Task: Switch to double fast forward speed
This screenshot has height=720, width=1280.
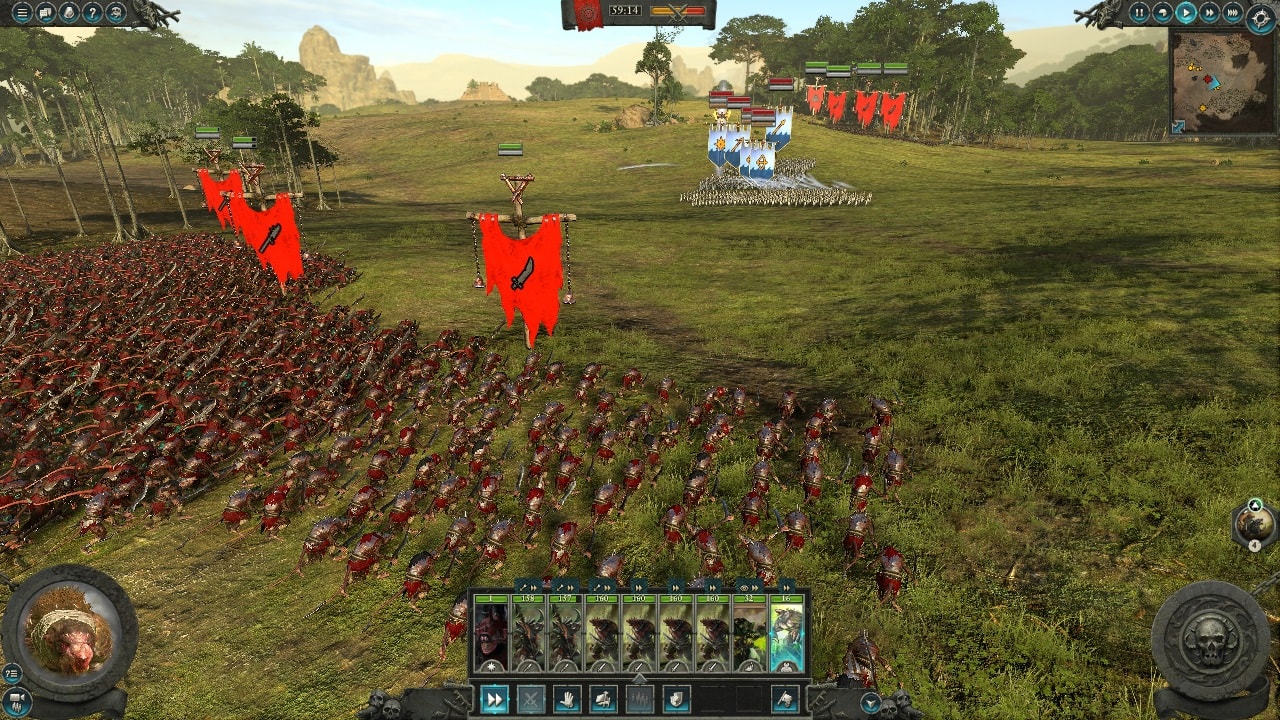Action: (1210, 13)
